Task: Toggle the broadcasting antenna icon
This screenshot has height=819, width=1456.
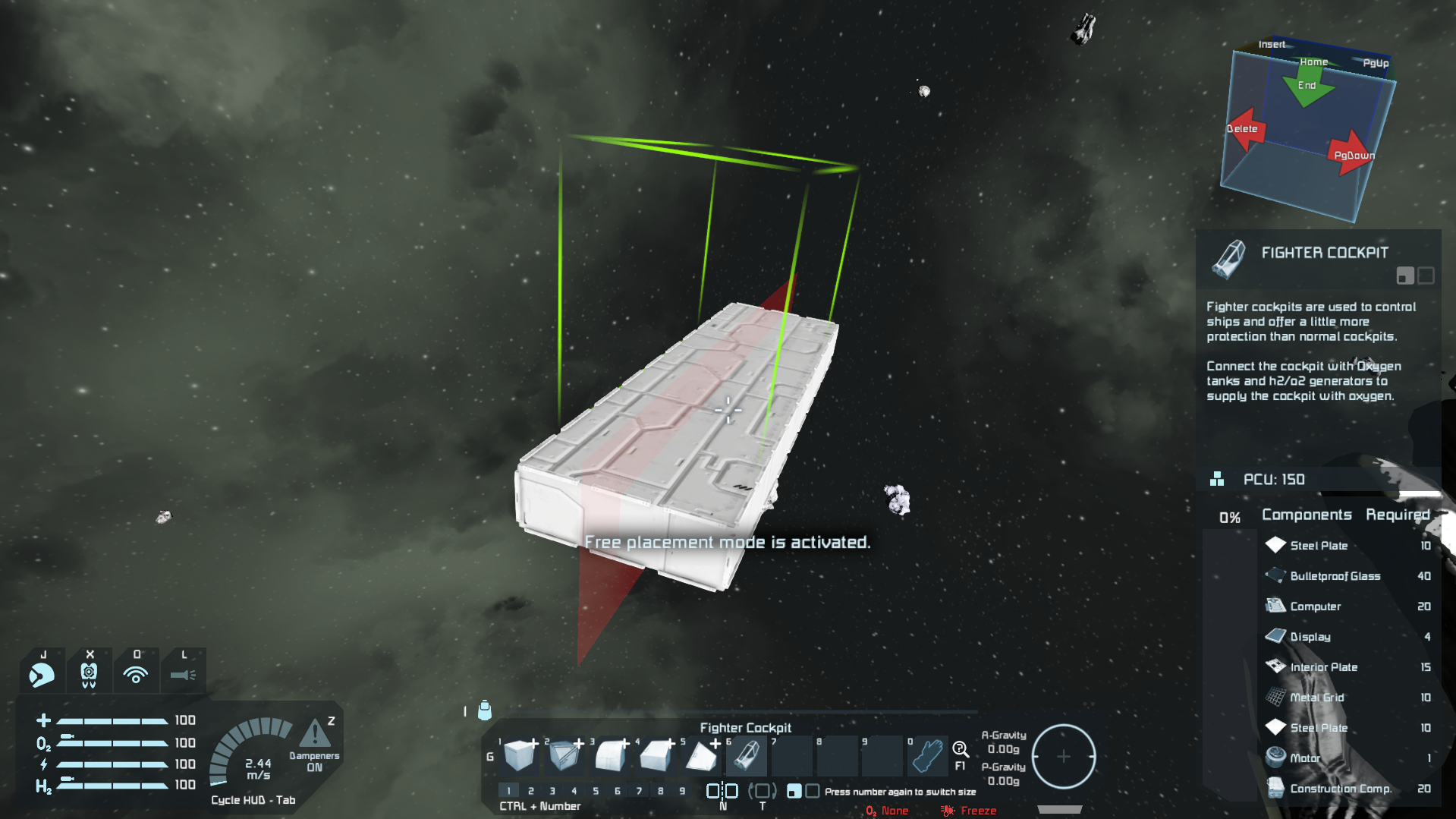Action: point(136,674)
